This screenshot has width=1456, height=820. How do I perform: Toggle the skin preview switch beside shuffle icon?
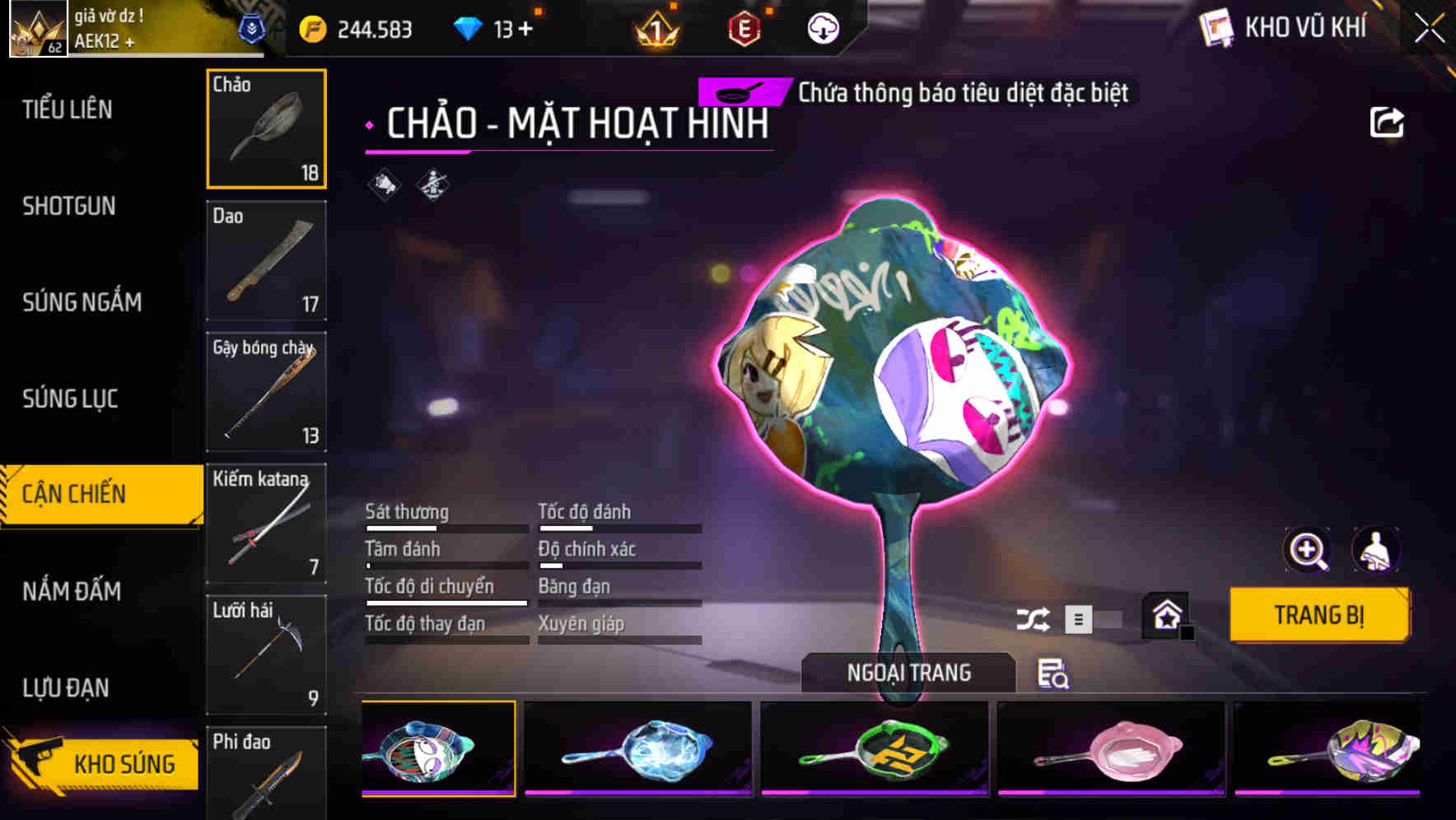1094,617
